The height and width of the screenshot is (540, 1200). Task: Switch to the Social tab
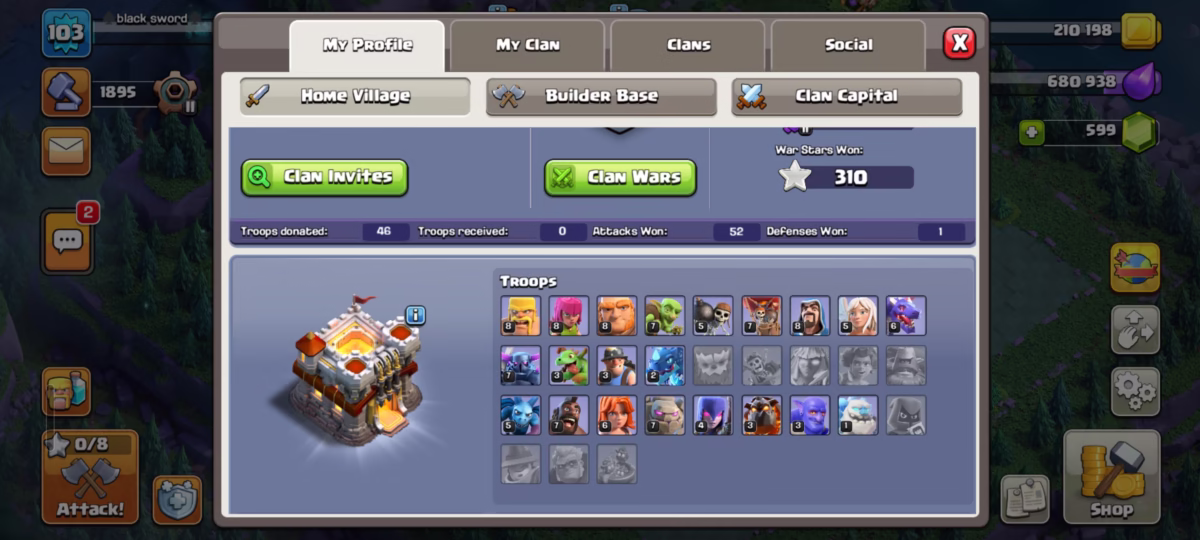[848, 45]
